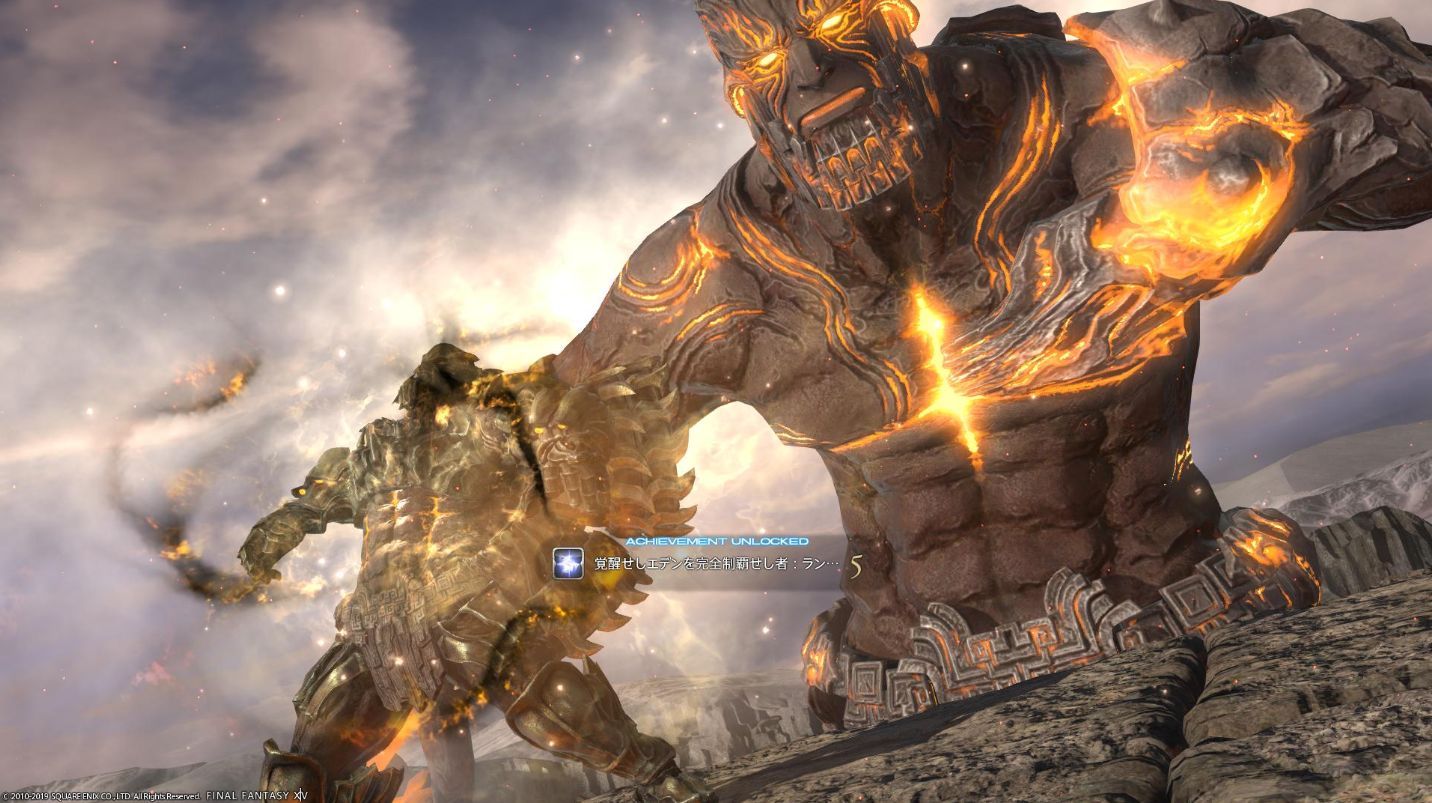
Task: Click the ACHIEVEMENT UNLOCKED header label
Action: [717, 540]
